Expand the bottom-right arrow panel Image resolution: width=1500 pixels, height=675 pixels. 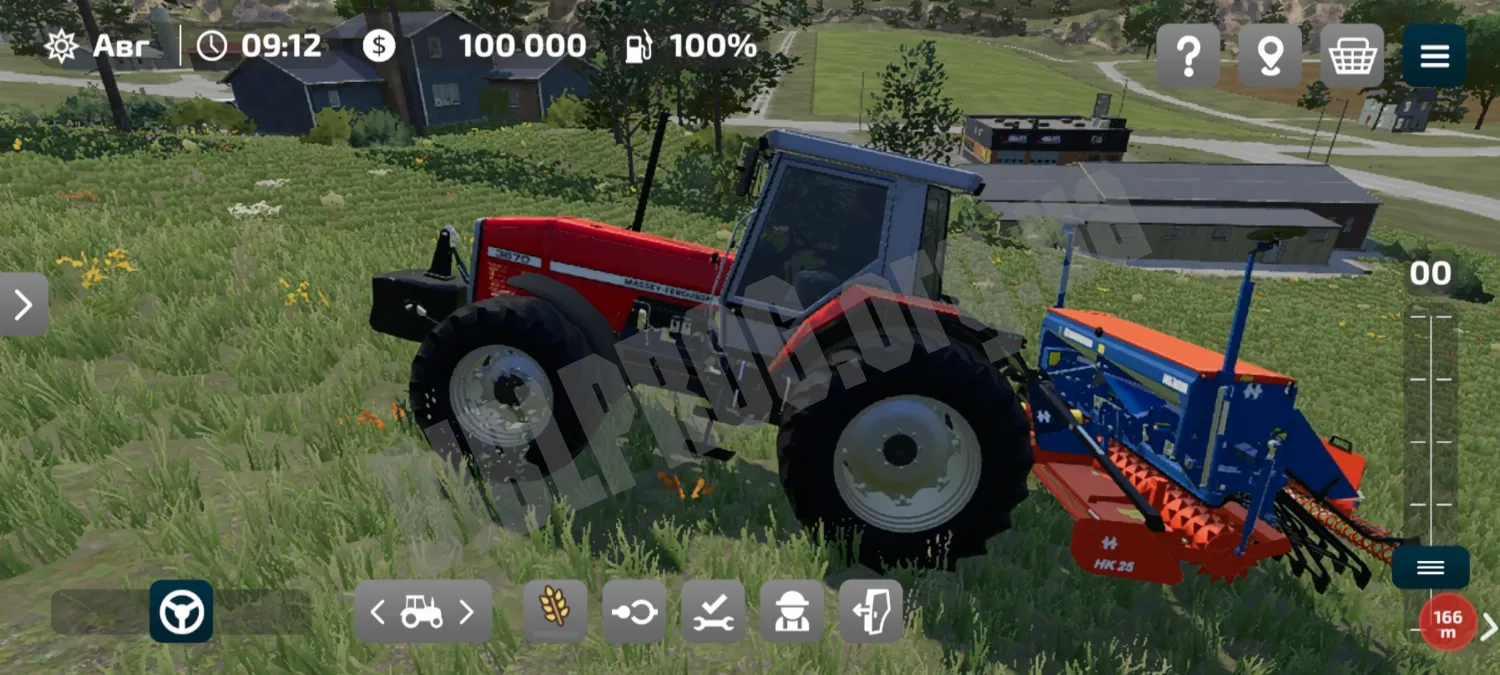(x=1489, y=626)
